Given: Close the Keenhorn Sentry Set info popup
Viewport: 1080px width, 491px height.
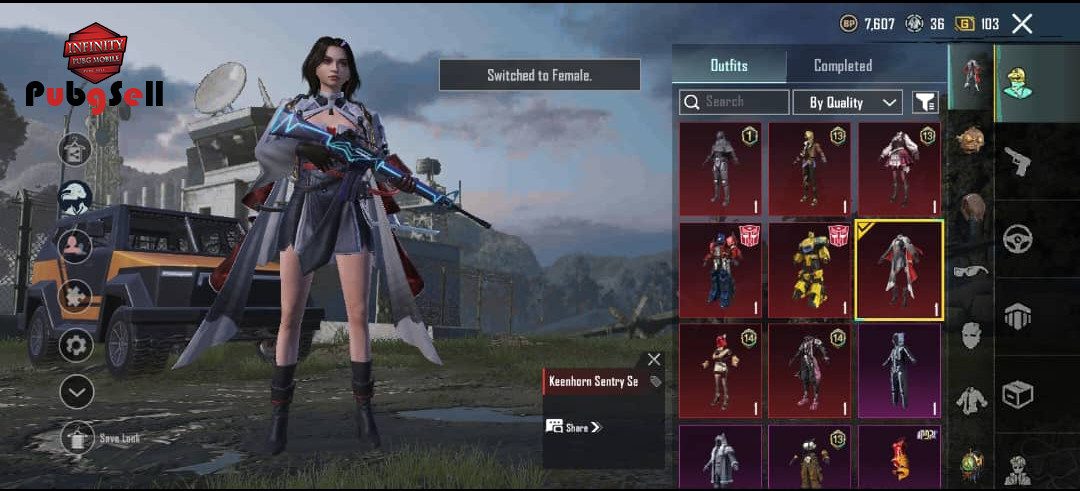Looking at the screenshot, I should (654, 359).
